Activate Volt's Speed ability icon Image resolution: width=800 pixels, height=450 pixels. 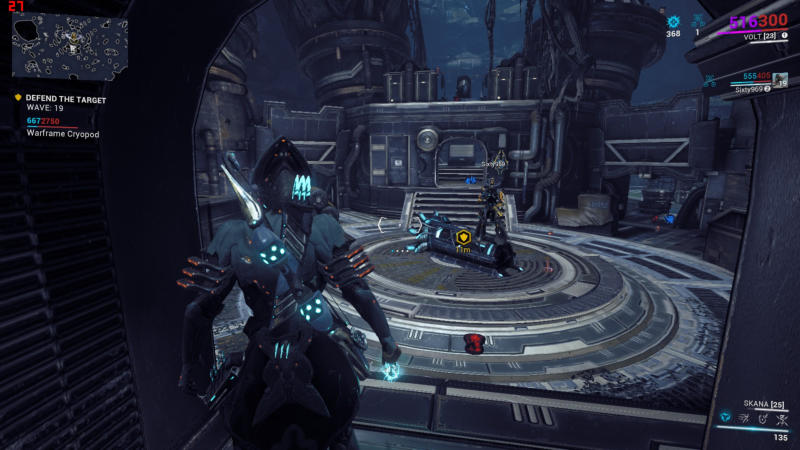pyautogui.click(x=745, y=416)
